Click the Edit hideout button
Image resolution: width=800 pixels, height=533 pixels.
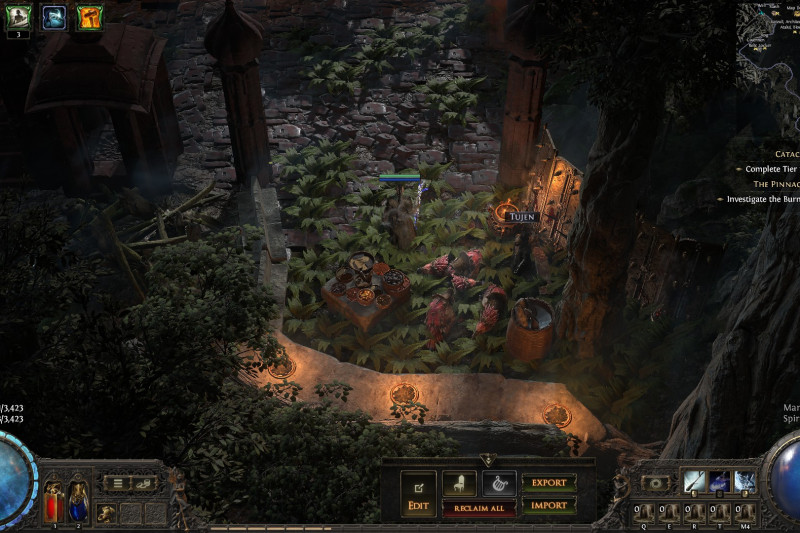pyautogui.click(x=418, y=494)
